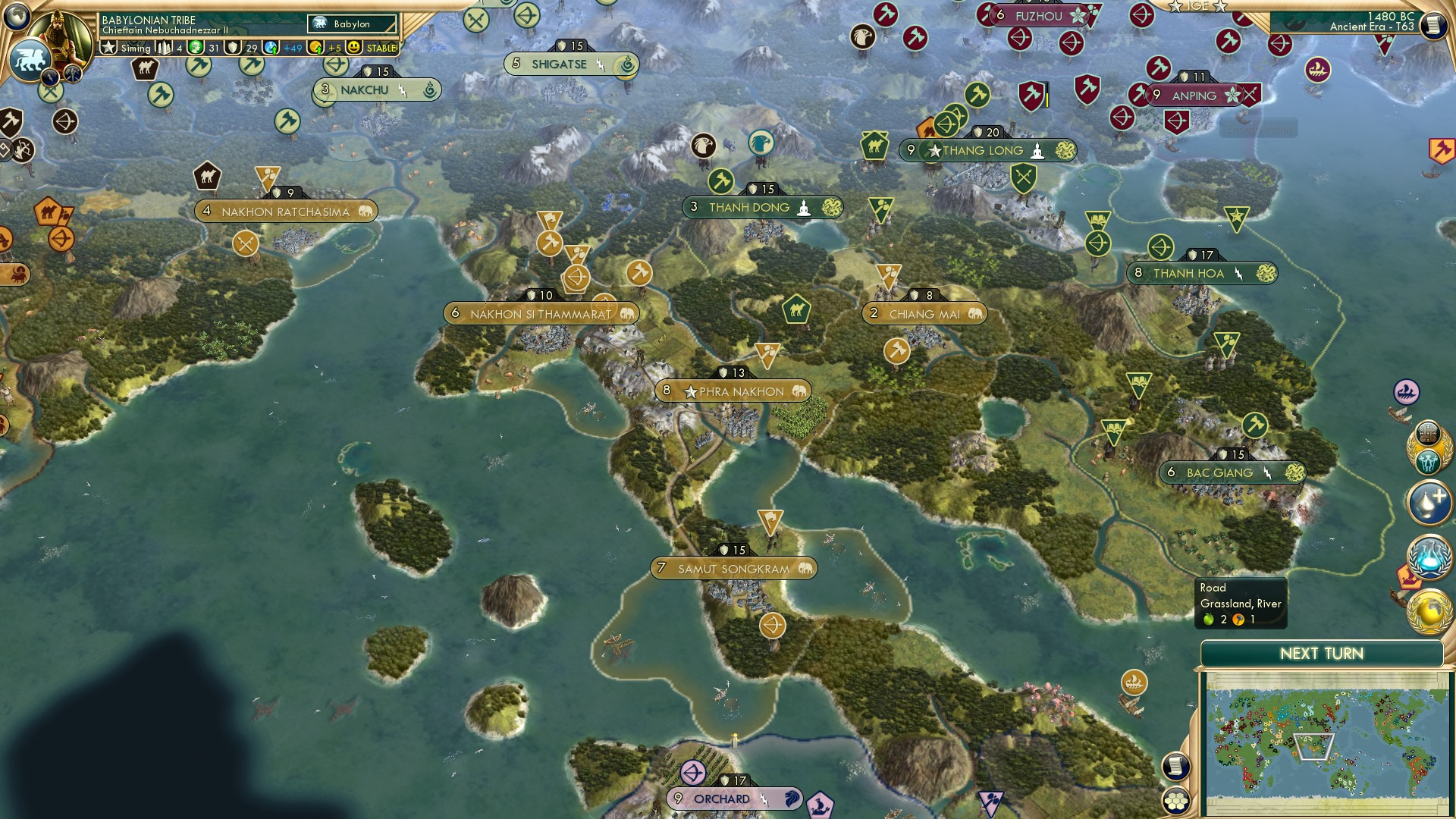Open Diplomacy with the golden globe icon
Screen dimensions: 1456x819
[x=1428, y=611]
